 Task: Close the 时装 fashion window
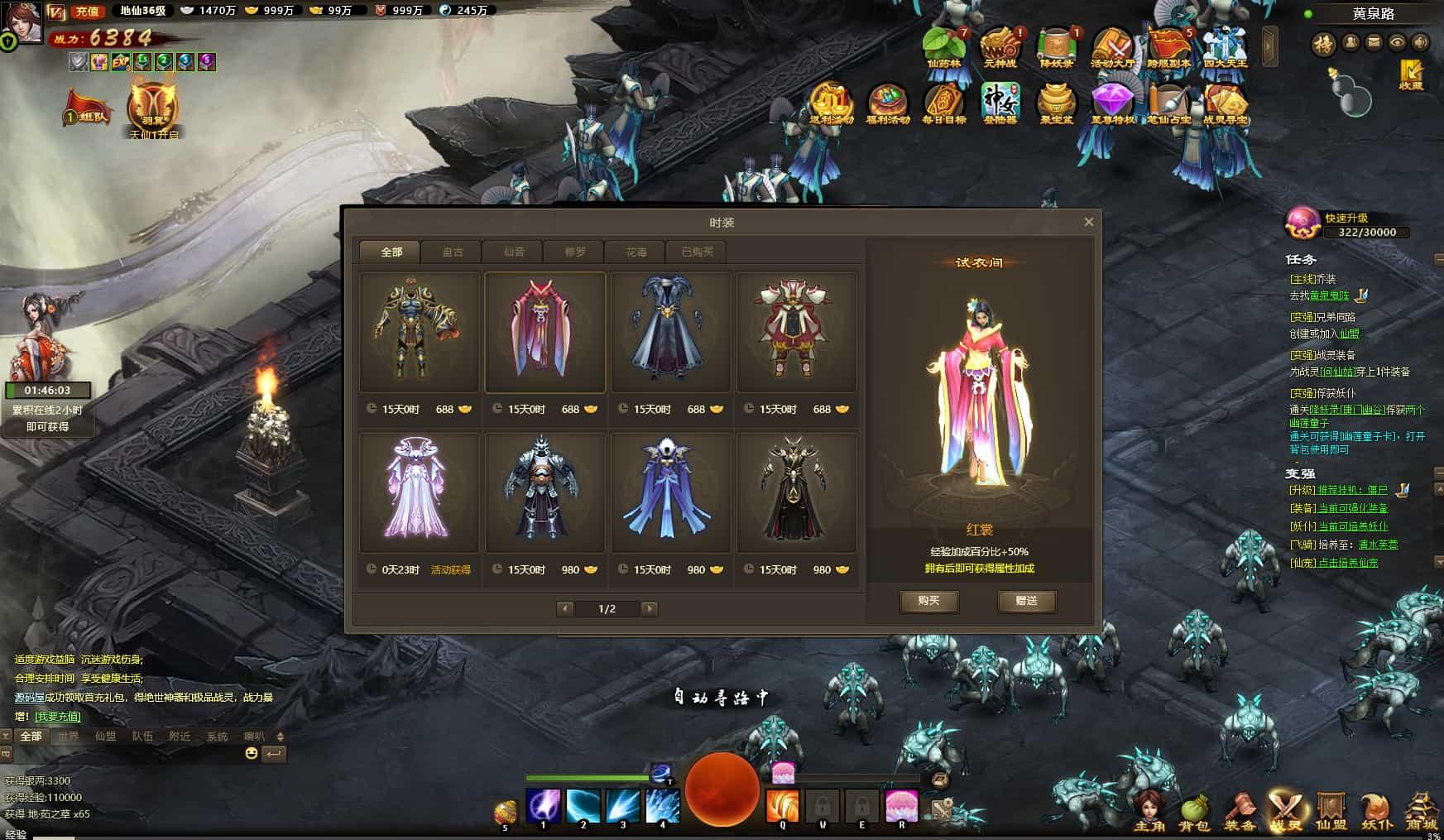[x=1088, y=222]
